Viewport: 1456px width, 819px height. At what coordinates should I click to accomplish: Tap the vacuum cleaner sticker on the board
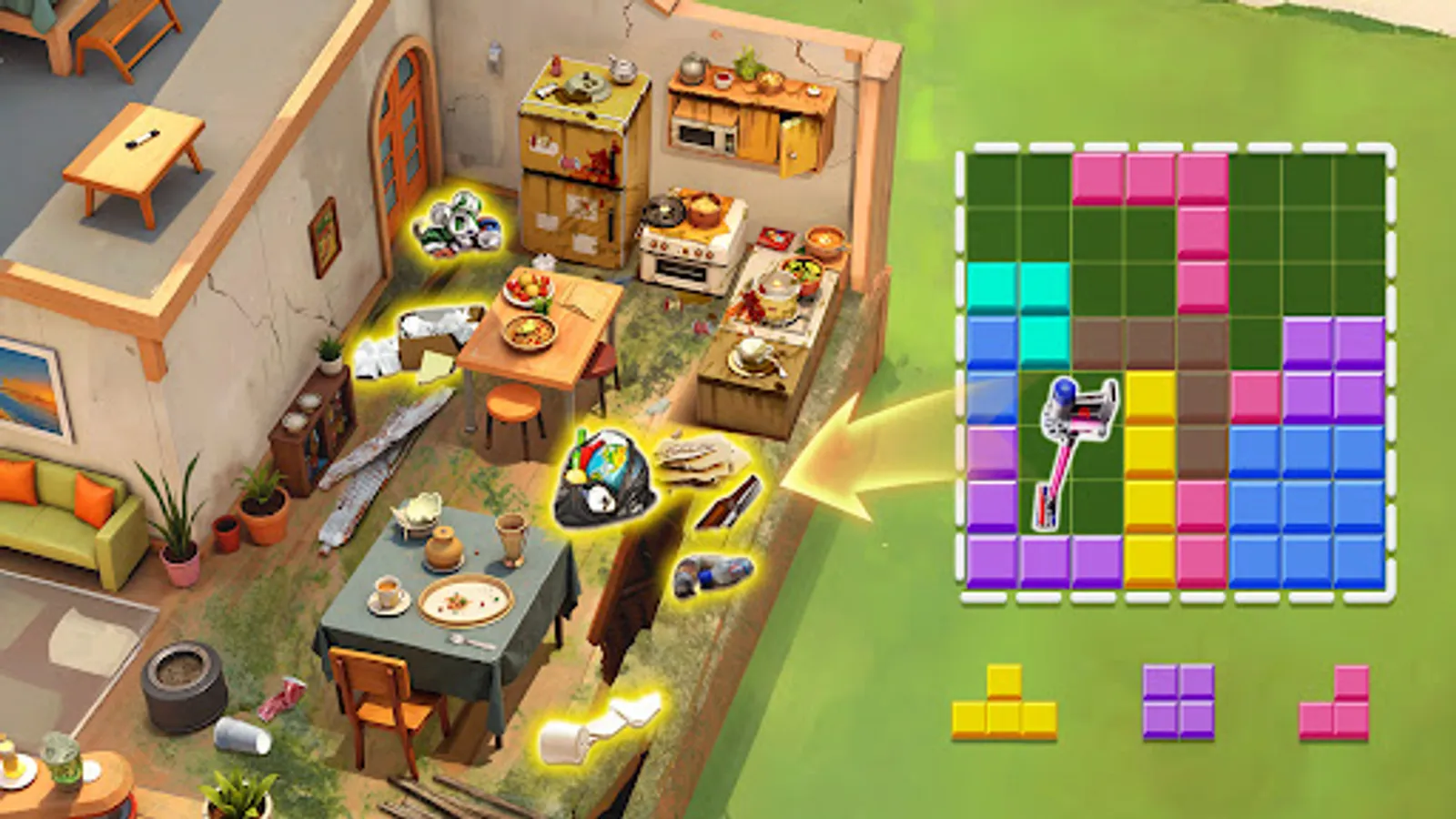[1077, 452]
